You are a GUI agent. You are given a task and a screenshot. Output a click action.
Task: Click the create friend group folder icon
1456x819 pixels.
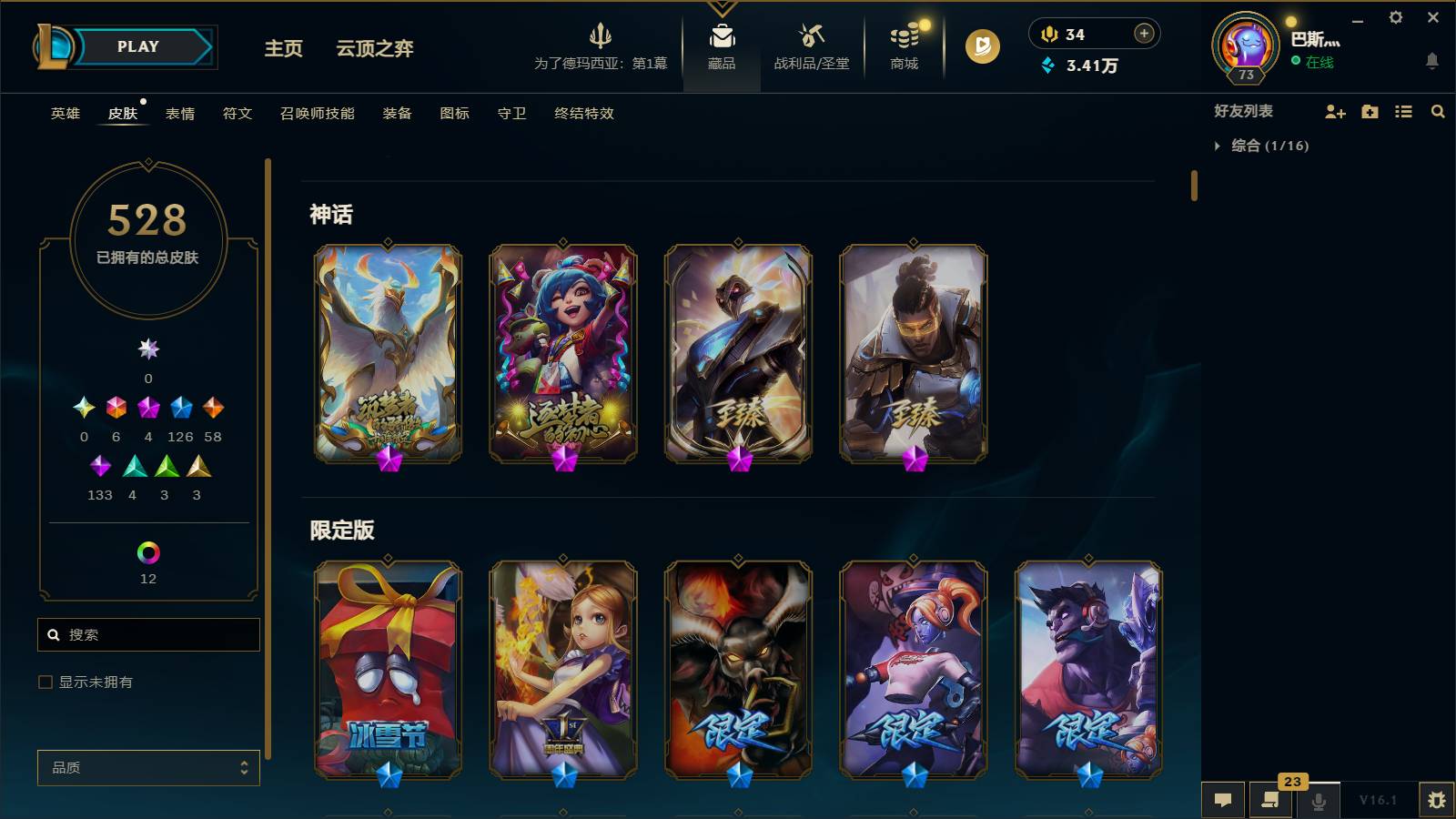tap(1369, 112)
